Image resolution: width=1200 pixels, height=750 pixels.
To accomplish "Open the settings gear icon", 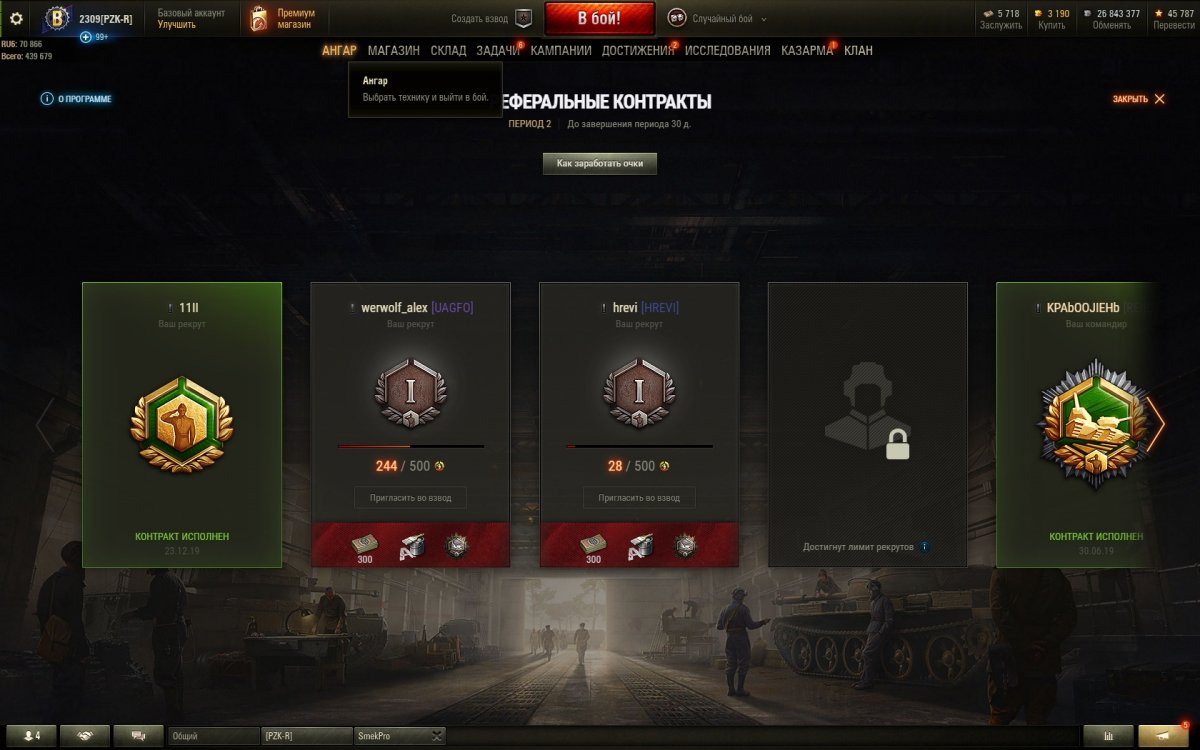I will [16, 18].
